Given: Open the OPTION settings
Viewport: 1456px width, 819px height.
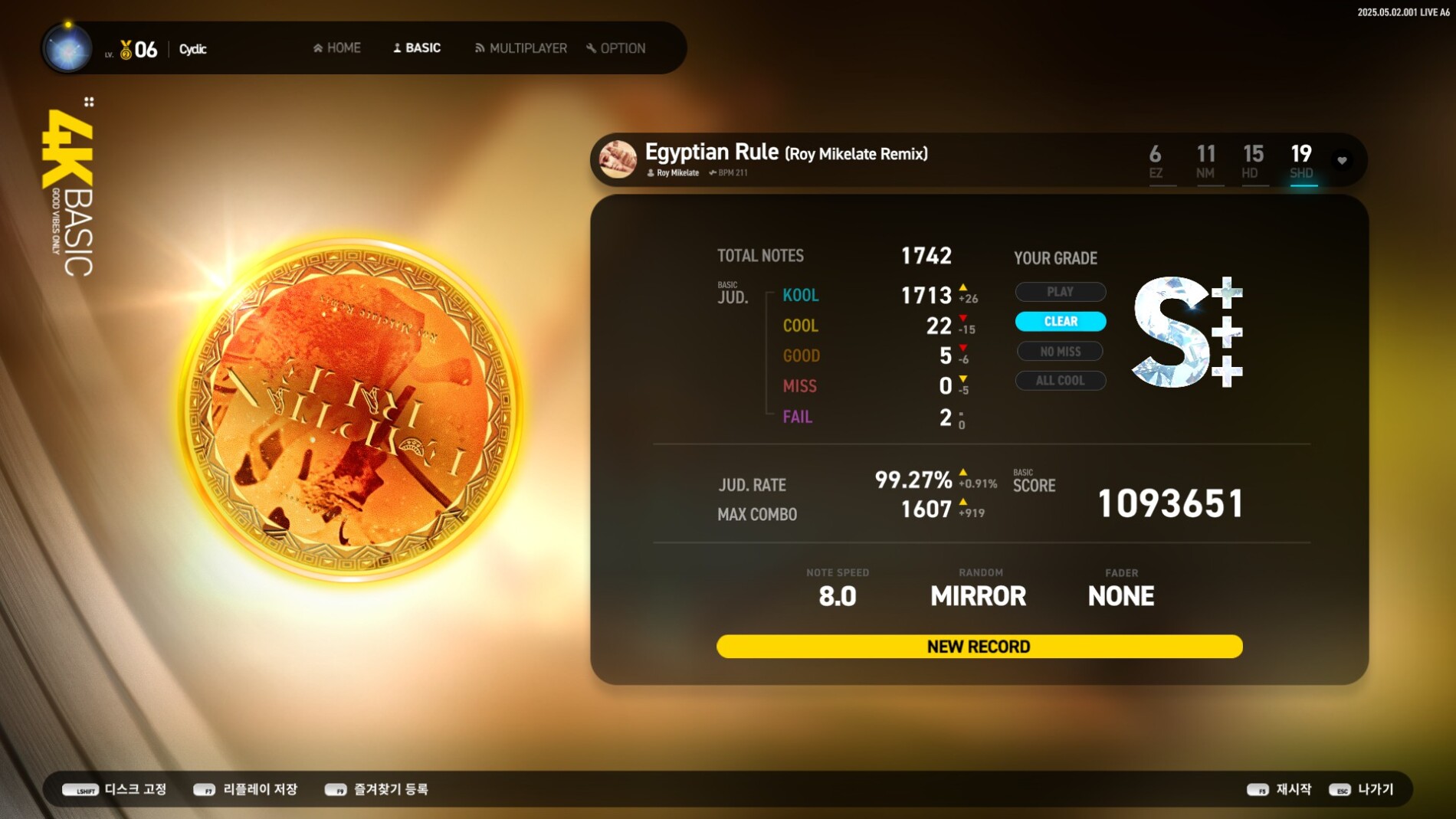Looking at the screenshot, I should pos(616,48).
